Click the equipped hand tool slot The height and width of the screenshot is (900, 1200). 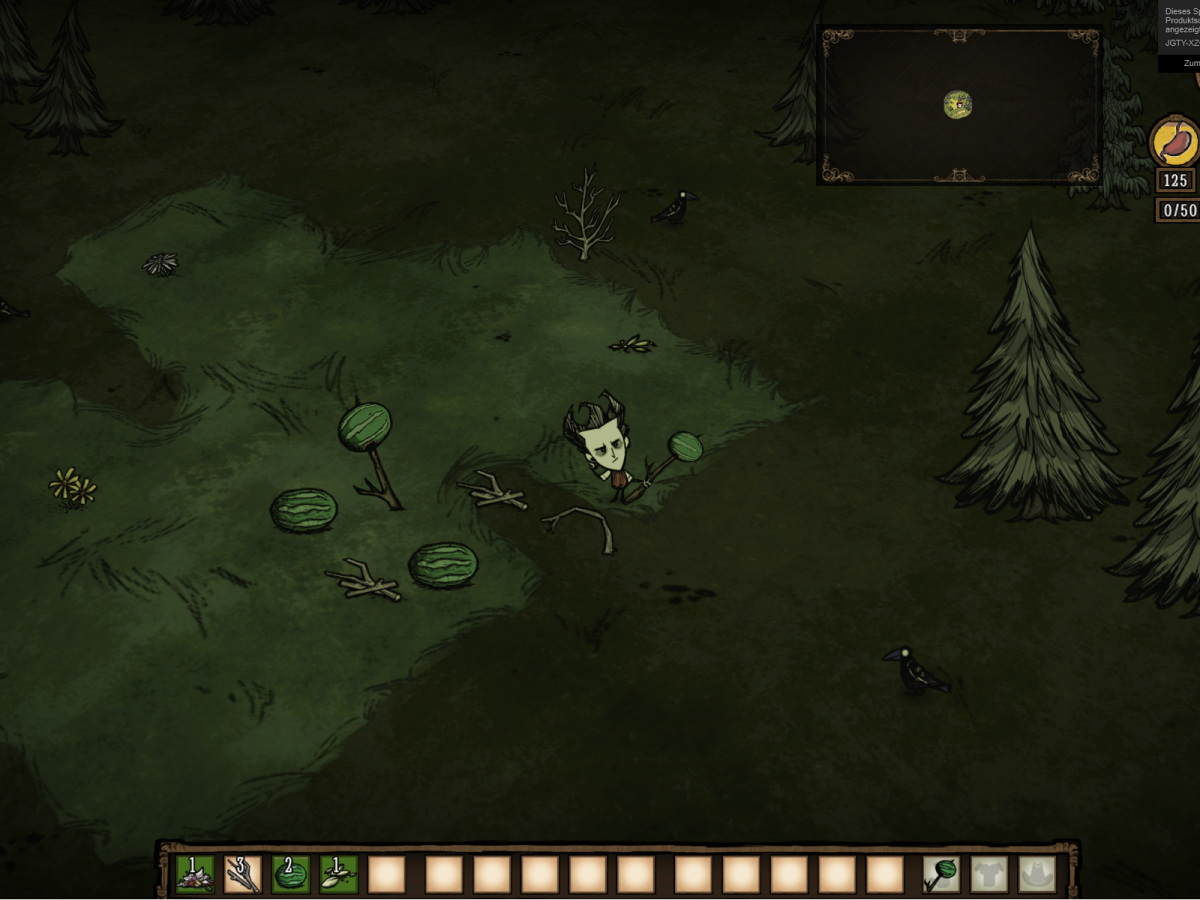pos(940,874)
